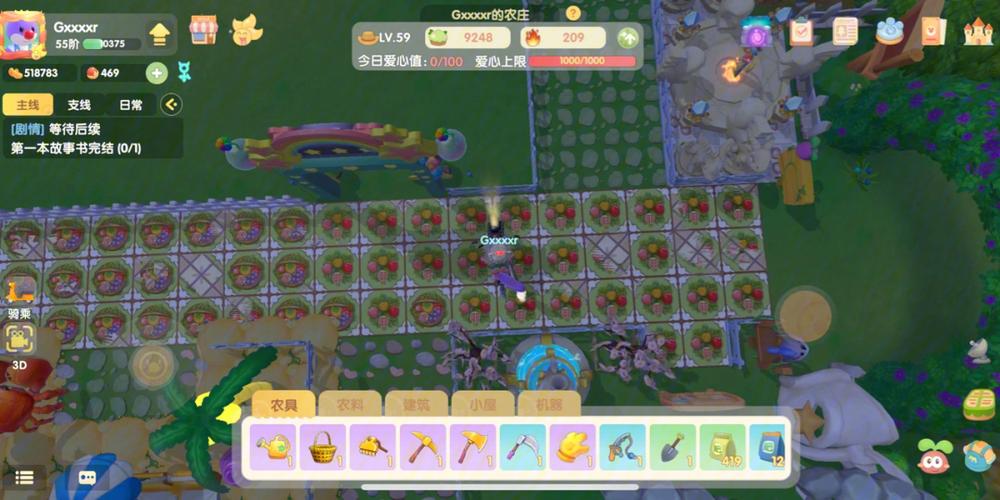Switch to the 日常 daily quest tab
The width and height of the screenshot is (1000, 500).
[131, 105]
